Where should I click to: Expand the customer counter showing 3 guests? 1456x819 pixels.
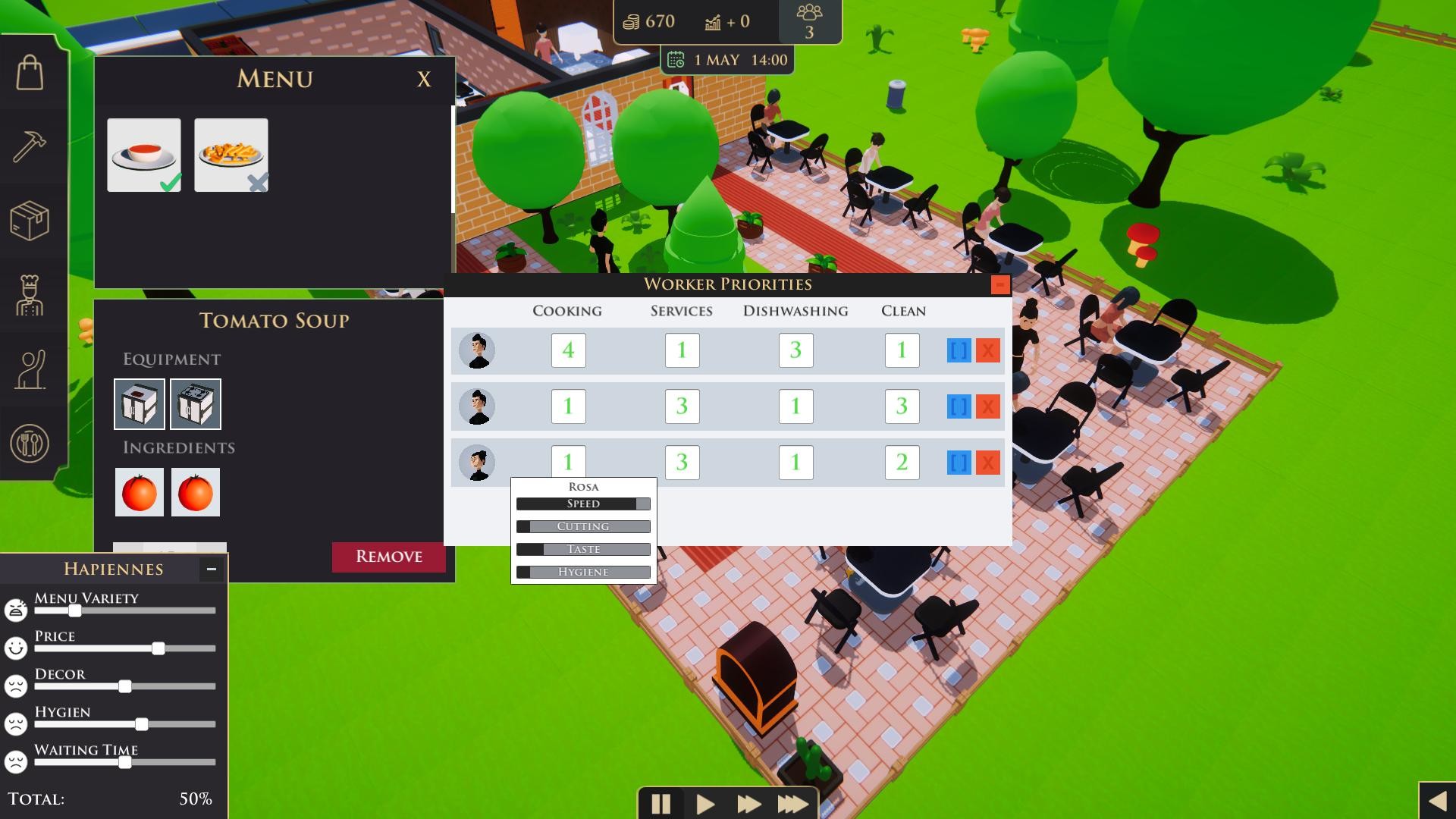tap(809, 19)
